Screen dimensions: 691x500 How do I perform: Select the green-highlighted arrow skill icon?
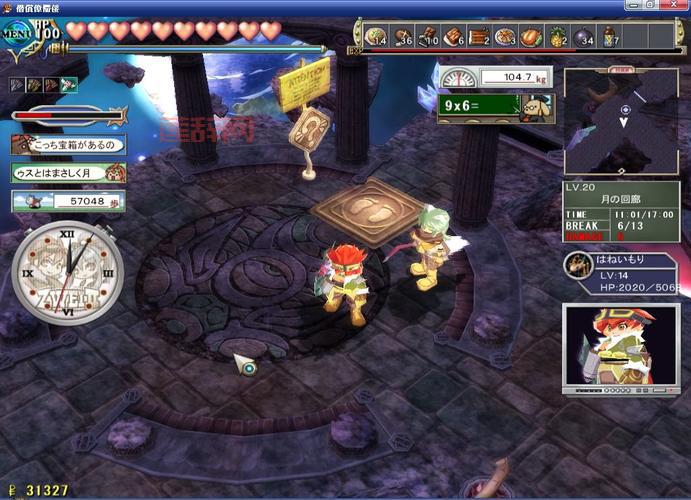click(x=68, y=85)
